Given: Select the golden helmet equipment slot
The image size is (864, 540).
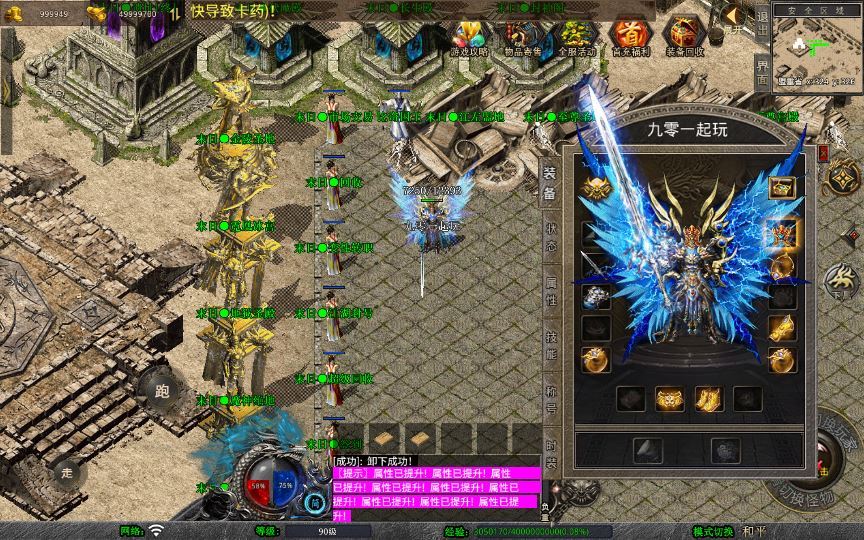Looking at the screenshot, I should (596, 189).
